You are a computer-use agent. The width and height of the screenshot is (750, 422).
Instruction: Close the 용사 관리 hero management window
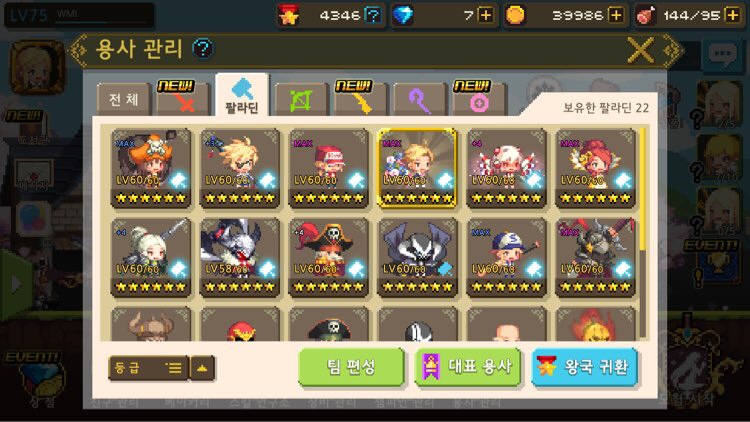(x=640, y=49)
